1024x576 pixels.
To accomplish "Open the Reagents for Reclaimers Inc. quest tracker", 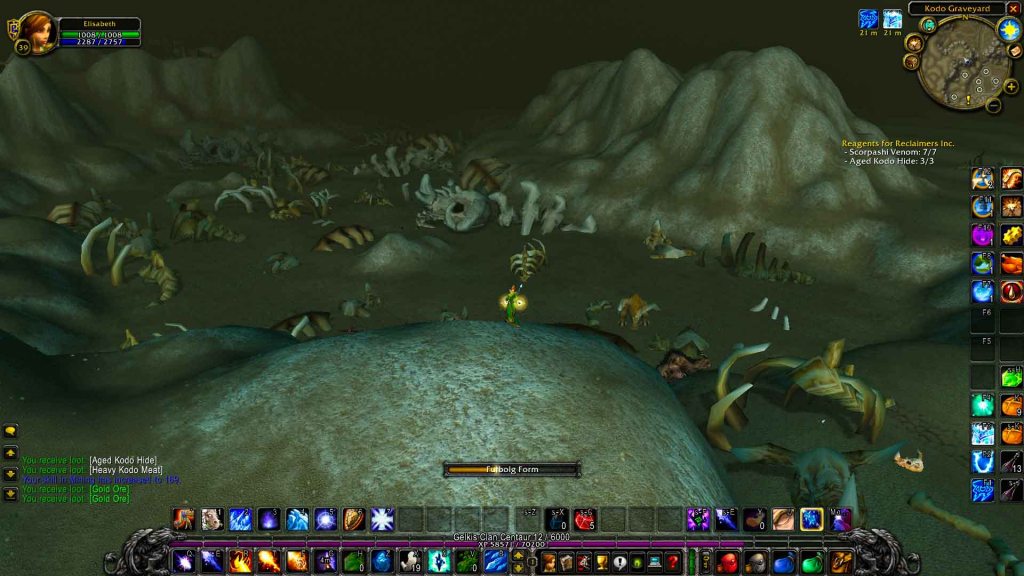I will (x=897, y=144).
